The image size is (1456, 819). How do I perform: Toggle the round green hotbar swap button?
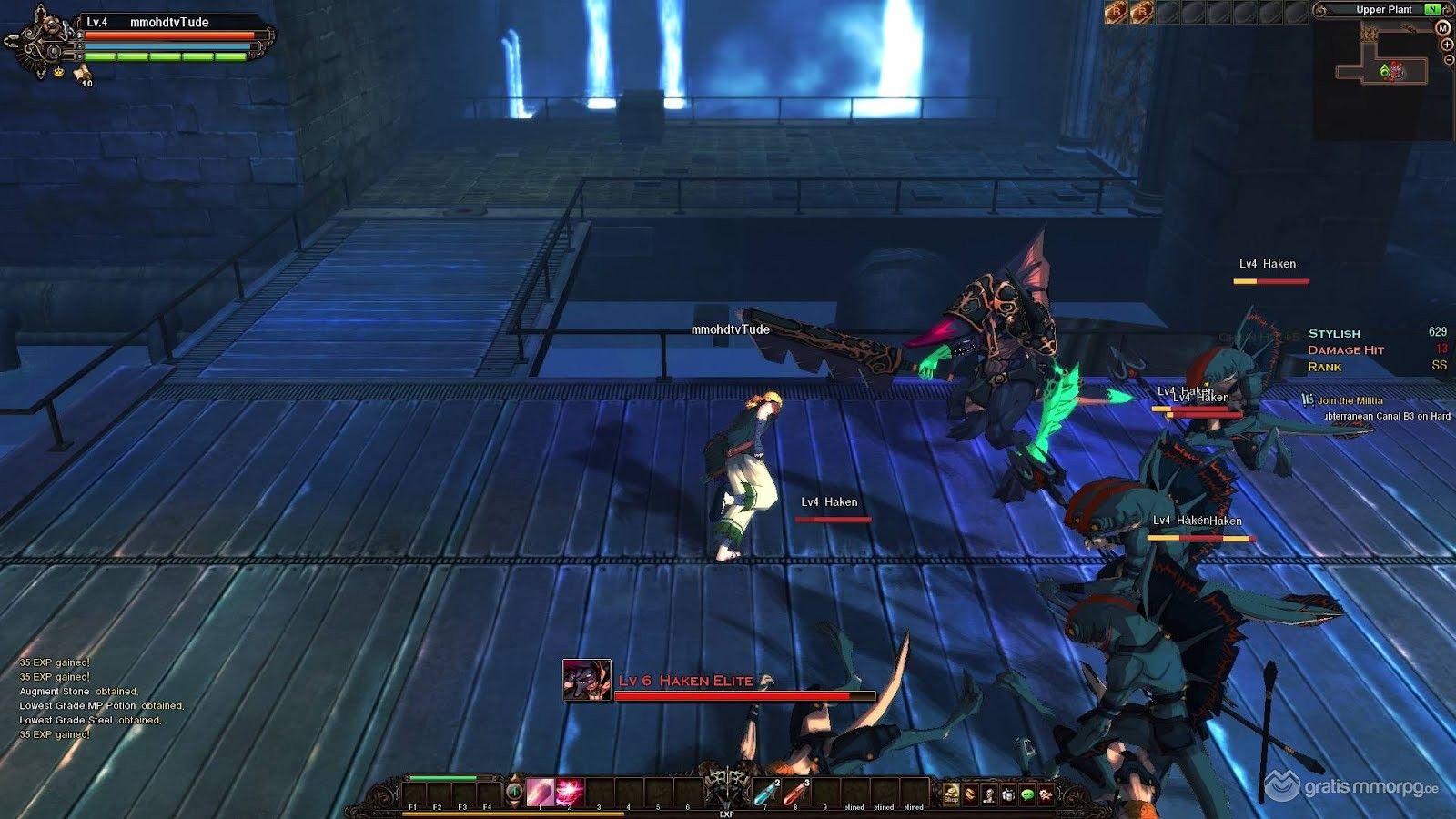[514, 792]
